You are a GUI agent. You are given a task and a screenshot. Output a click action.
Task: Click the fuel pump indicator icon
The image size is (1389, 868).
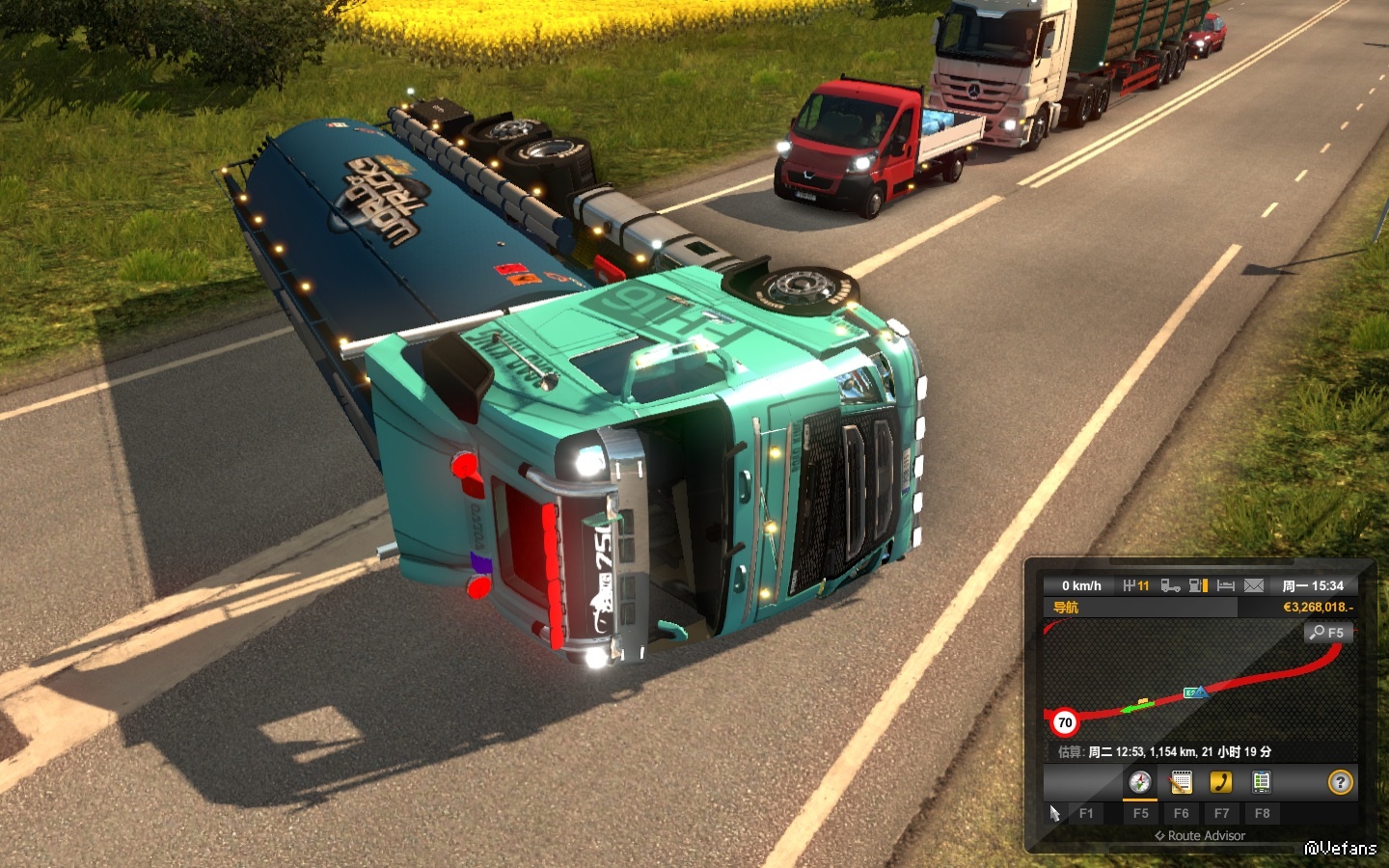point(1198,585)
